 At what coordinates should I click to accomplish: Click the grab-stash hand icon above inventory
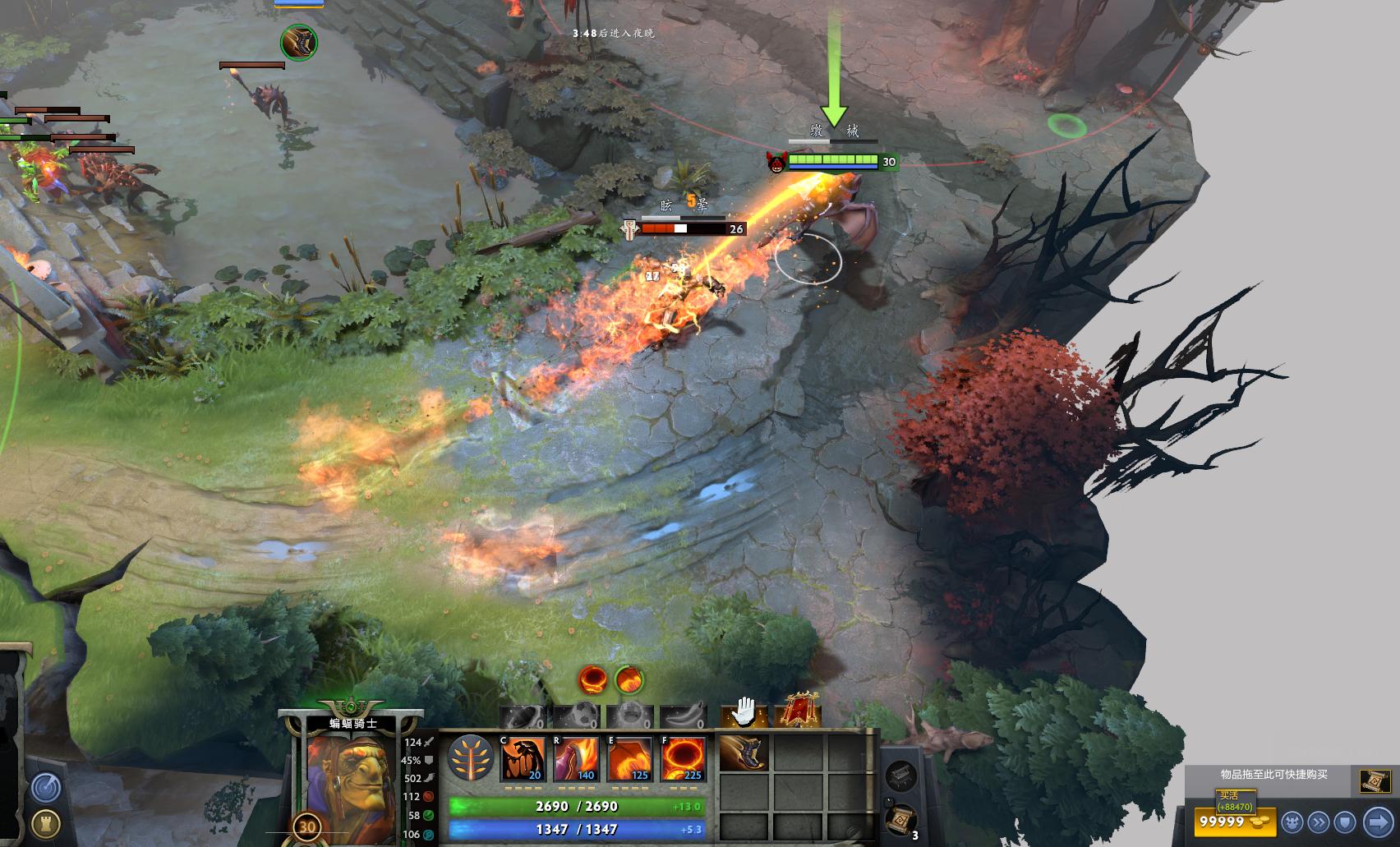pyautogui.click(x=741, y=711)
